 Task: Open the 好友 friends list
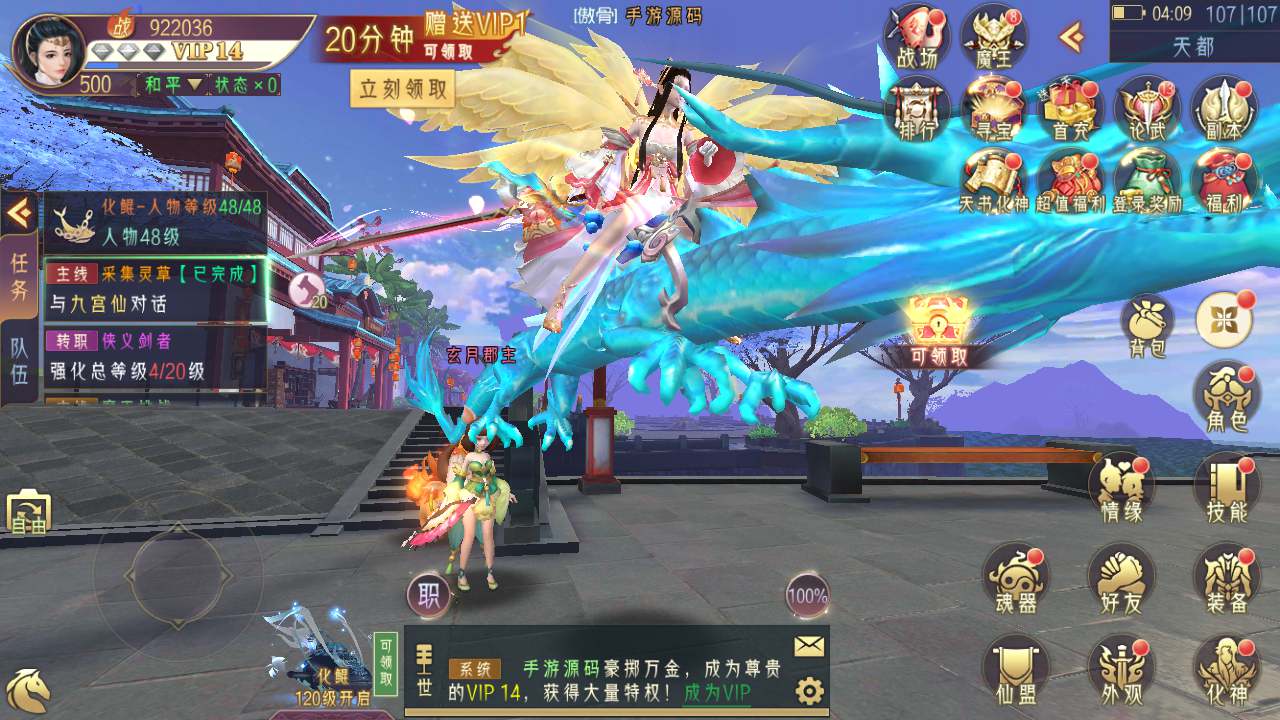(x=1121, y=581)
